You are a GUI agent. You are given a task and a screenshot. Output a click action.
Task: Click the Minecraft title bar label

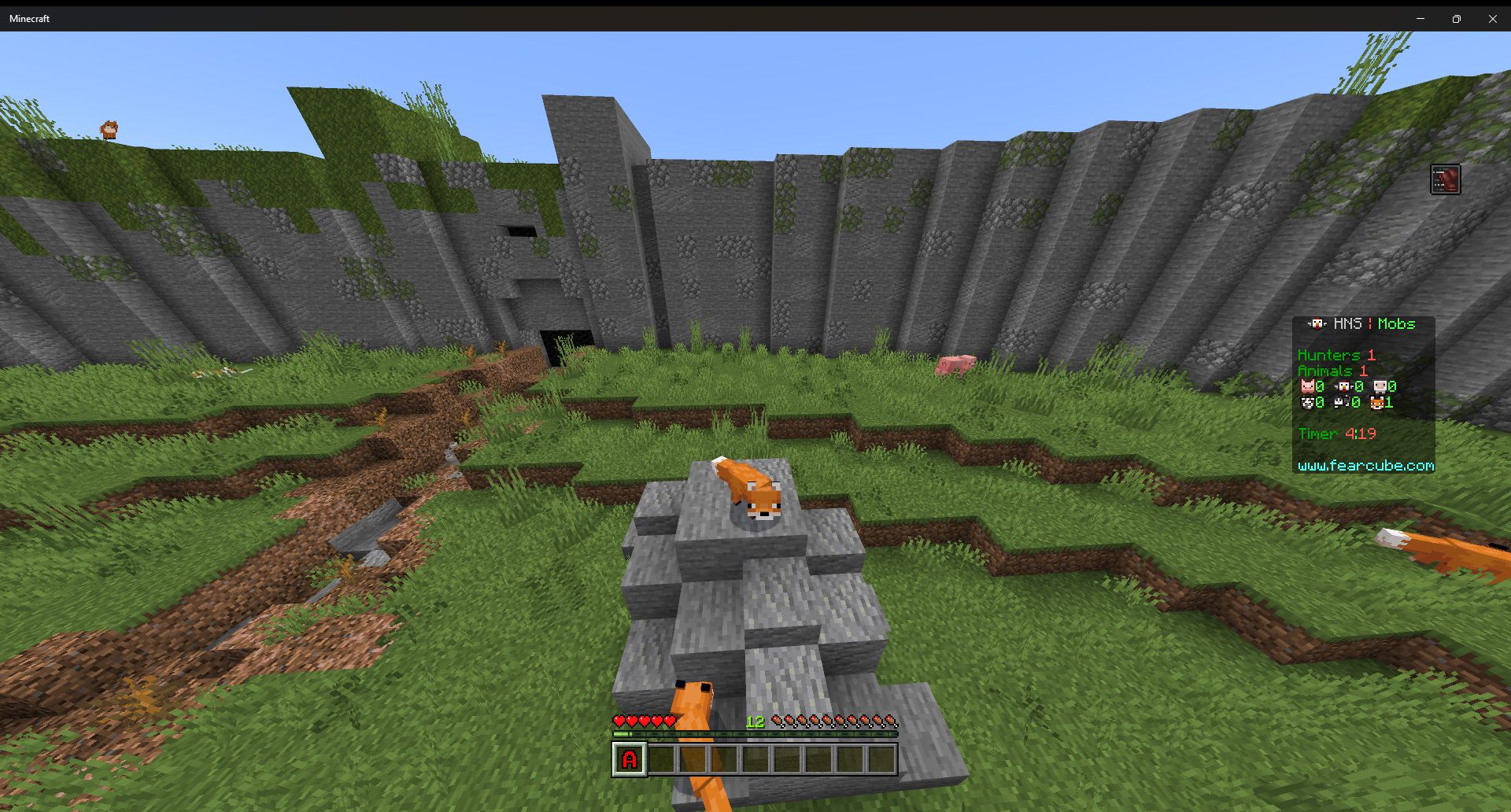click(29, 18)
